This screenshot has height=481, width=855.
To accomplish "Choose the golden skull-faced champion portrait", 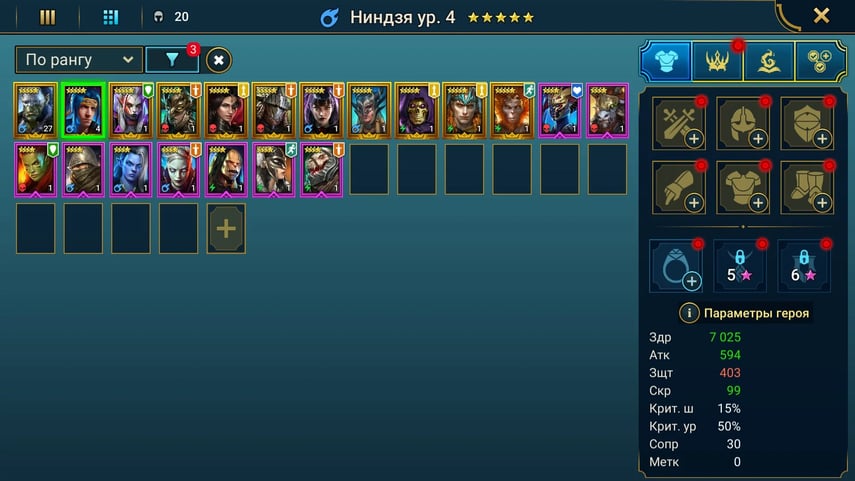I will 418,110.
